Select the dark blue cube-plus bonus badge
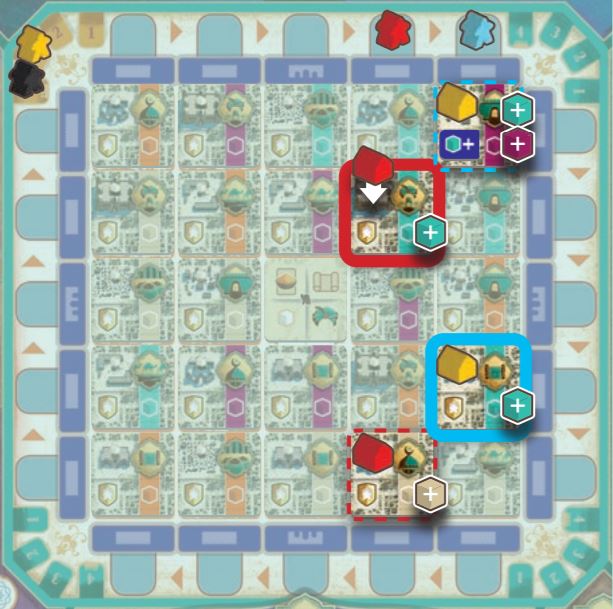Screen dimensions: 613x609 point(459,145)
